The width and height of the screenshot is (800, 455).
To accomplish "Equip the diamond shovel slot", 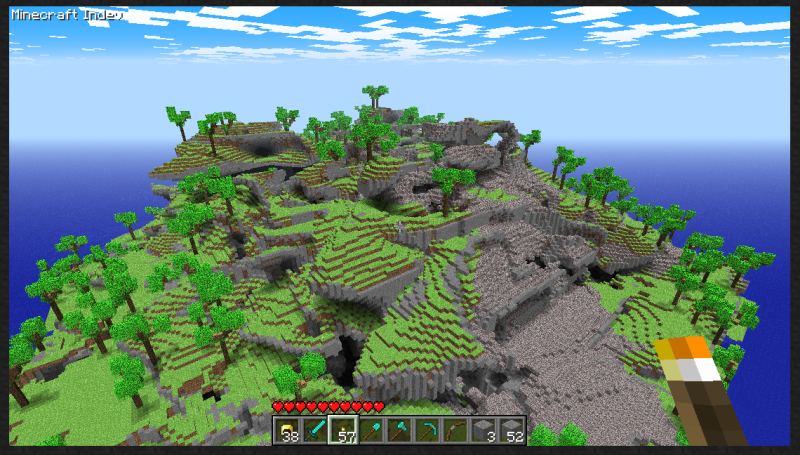I will point(371,430).
